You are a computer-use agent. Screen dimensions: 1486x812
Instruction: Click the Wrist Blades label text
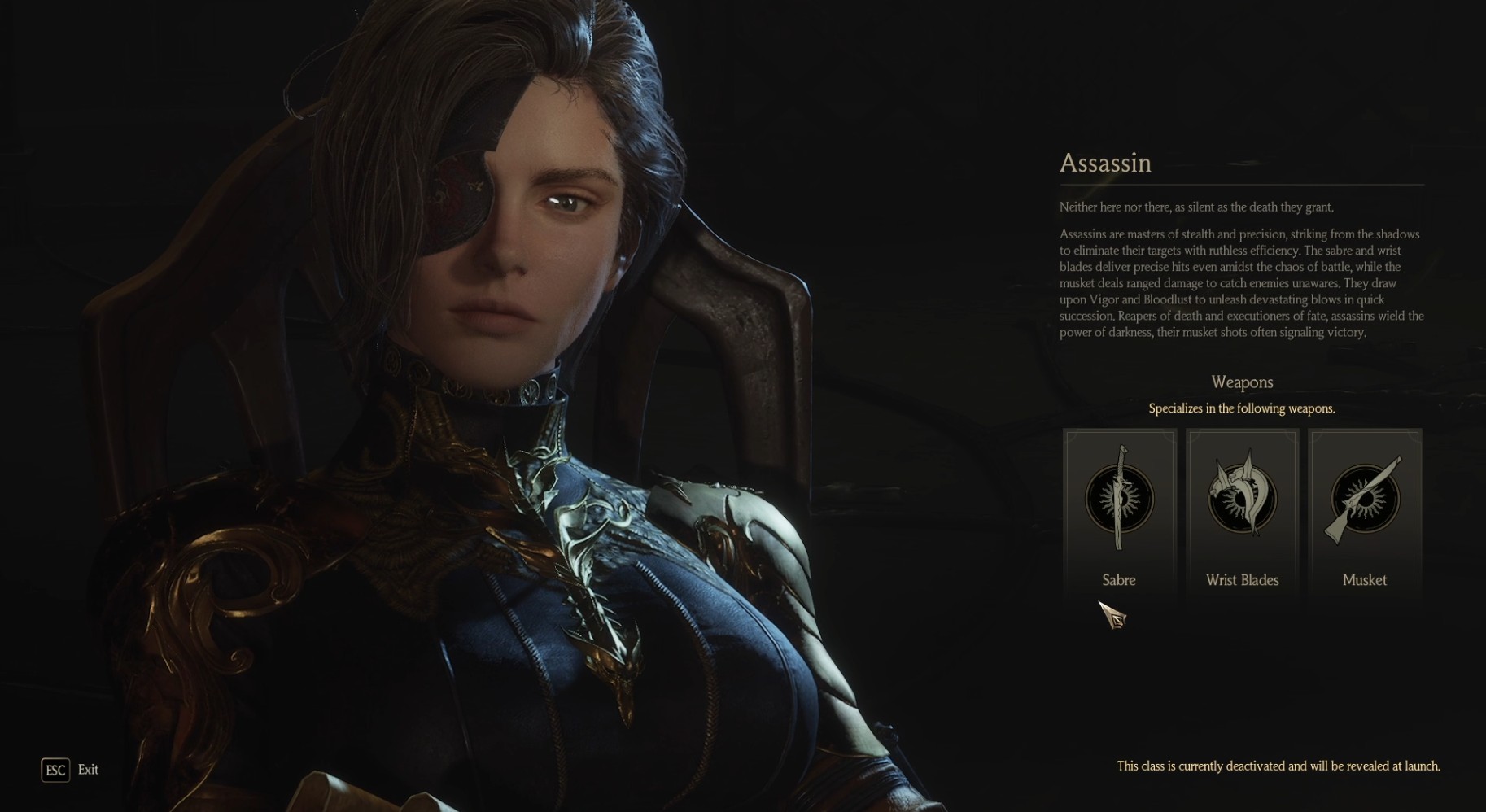[1242, 580]
